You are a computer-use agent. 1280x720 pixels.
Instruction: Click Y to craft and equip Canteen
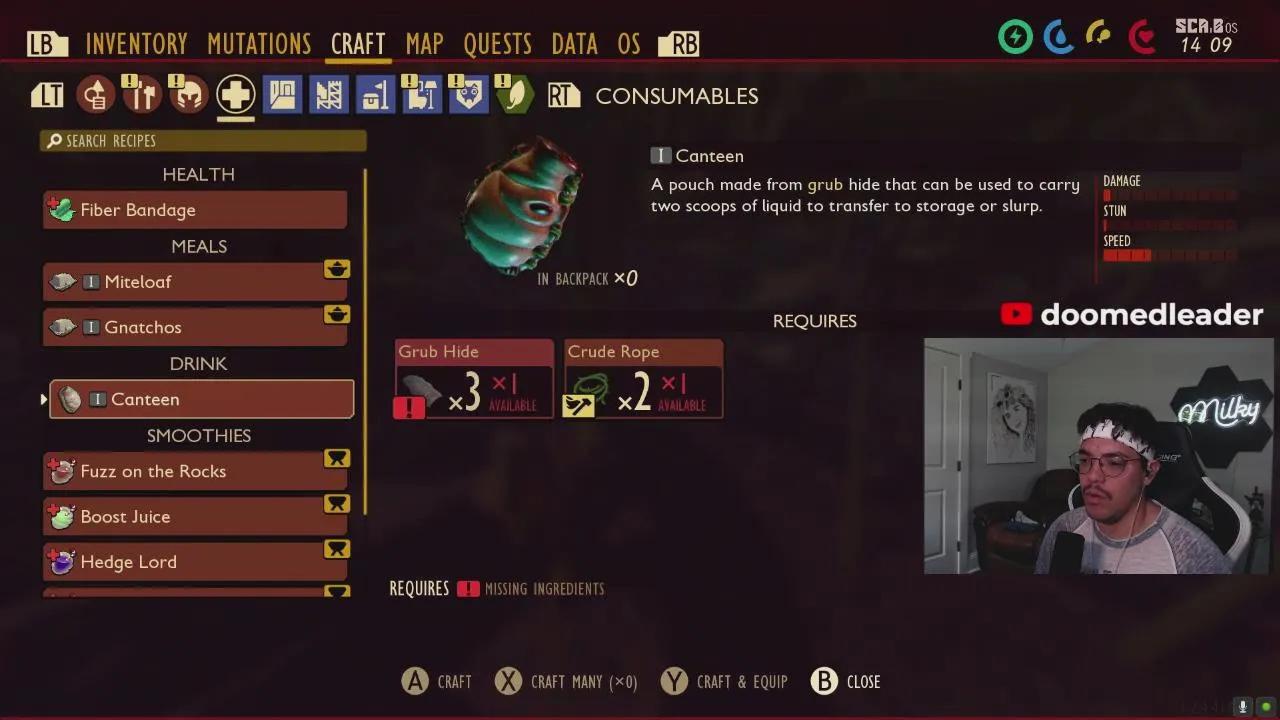pos(674,681)
